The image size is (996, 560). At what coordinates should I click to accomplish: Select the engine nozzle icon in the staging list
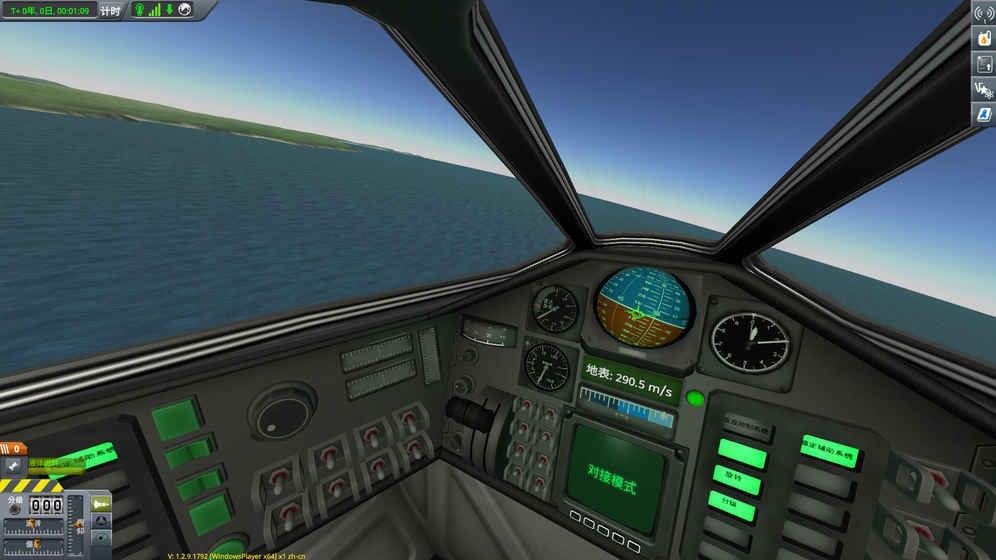(x=14, y=465)
